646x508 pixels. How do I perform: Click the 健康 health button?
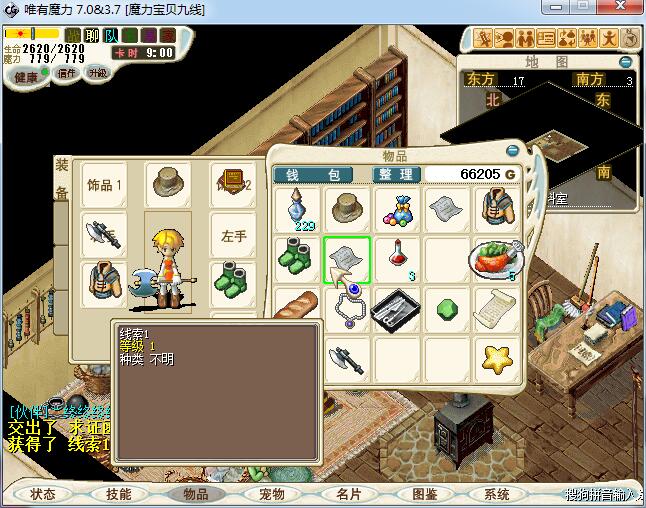coord(26,76)
